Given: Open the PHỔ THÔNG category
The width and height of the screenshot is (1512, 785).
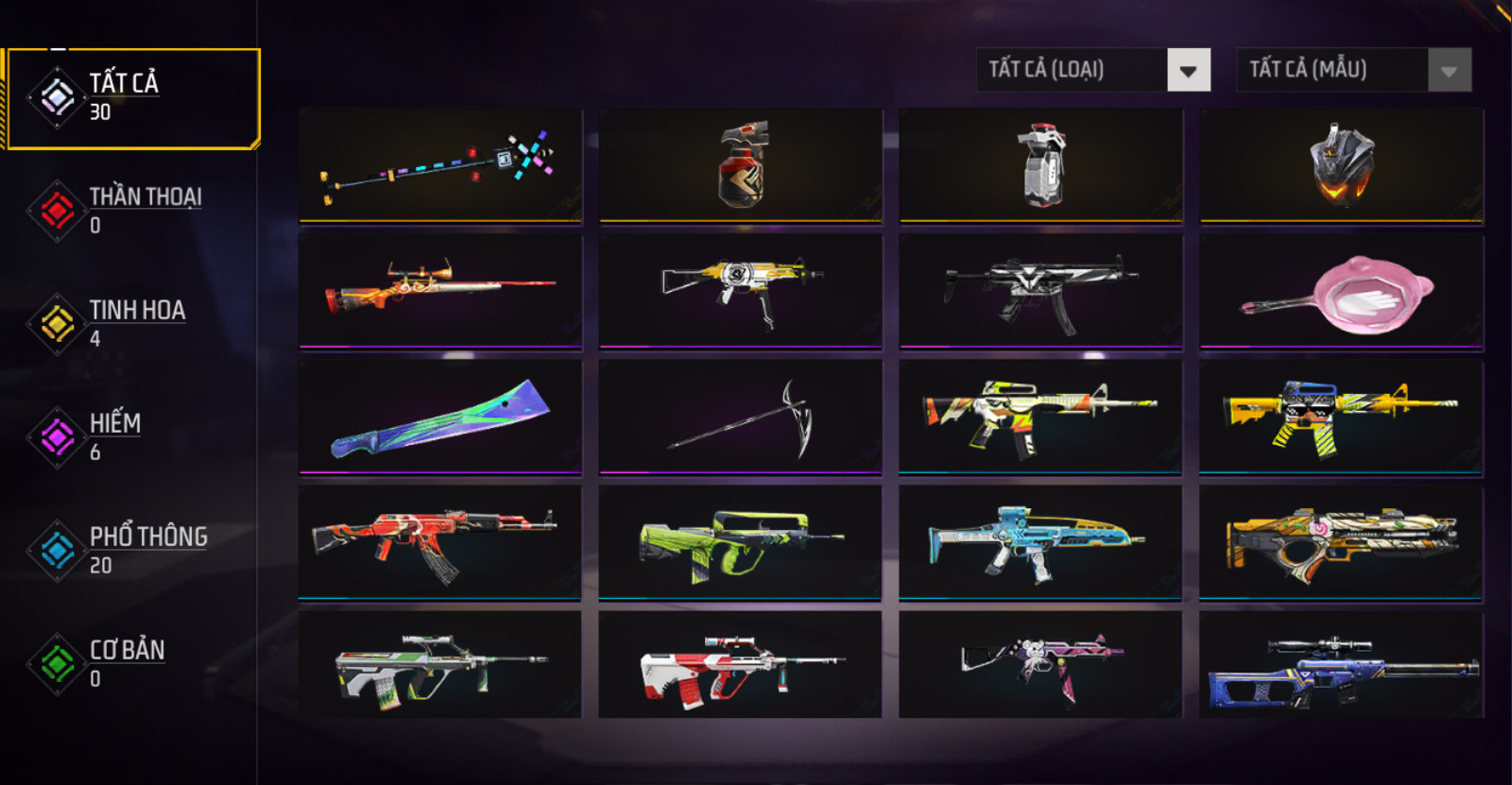Looking at the screenshot, I should [x=132, y=550].
